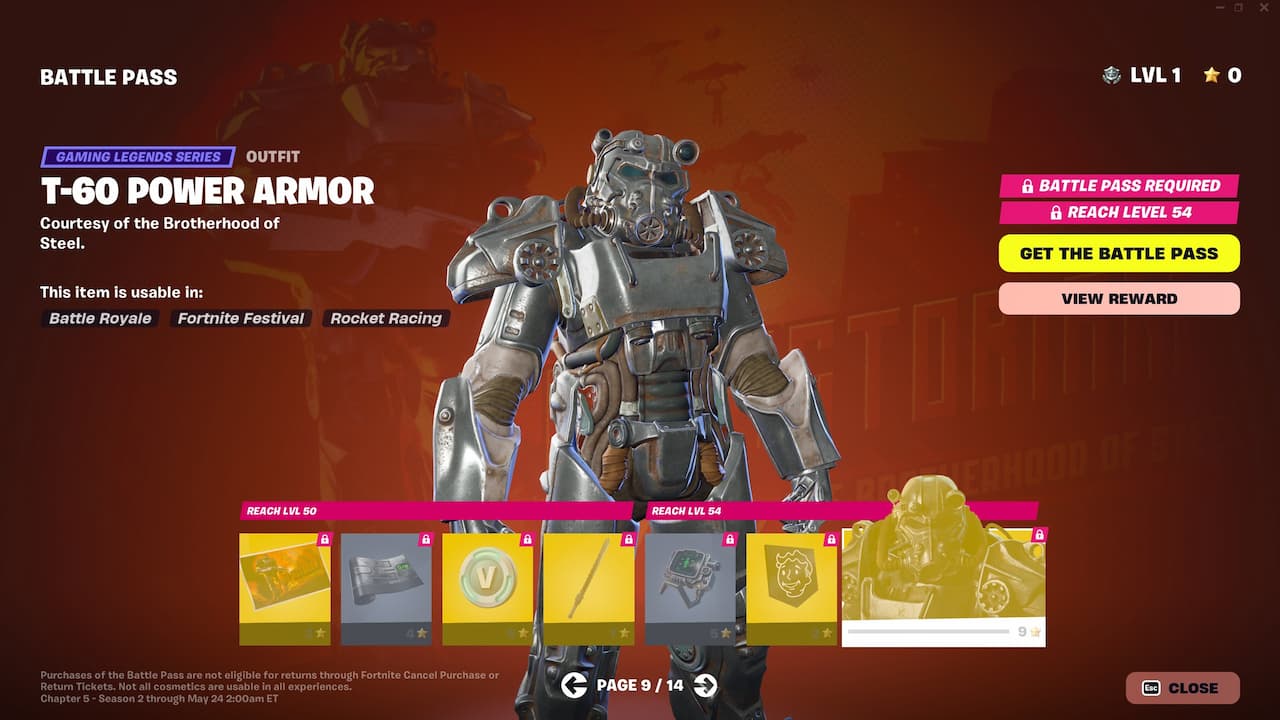The height and width of the screenshot is (720, 1280).
Task: Select the Fortnite Festival tag
Action: click(x=240, y=318)
